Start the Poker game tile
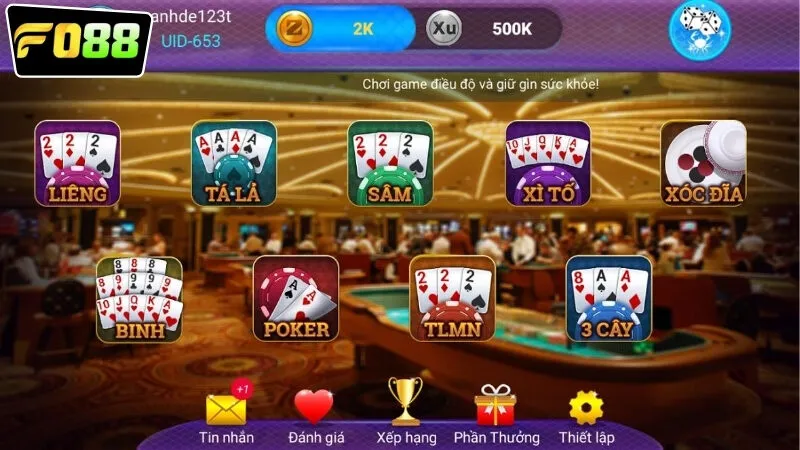Viewport: 800px width, 450px height. click(296, 299)
